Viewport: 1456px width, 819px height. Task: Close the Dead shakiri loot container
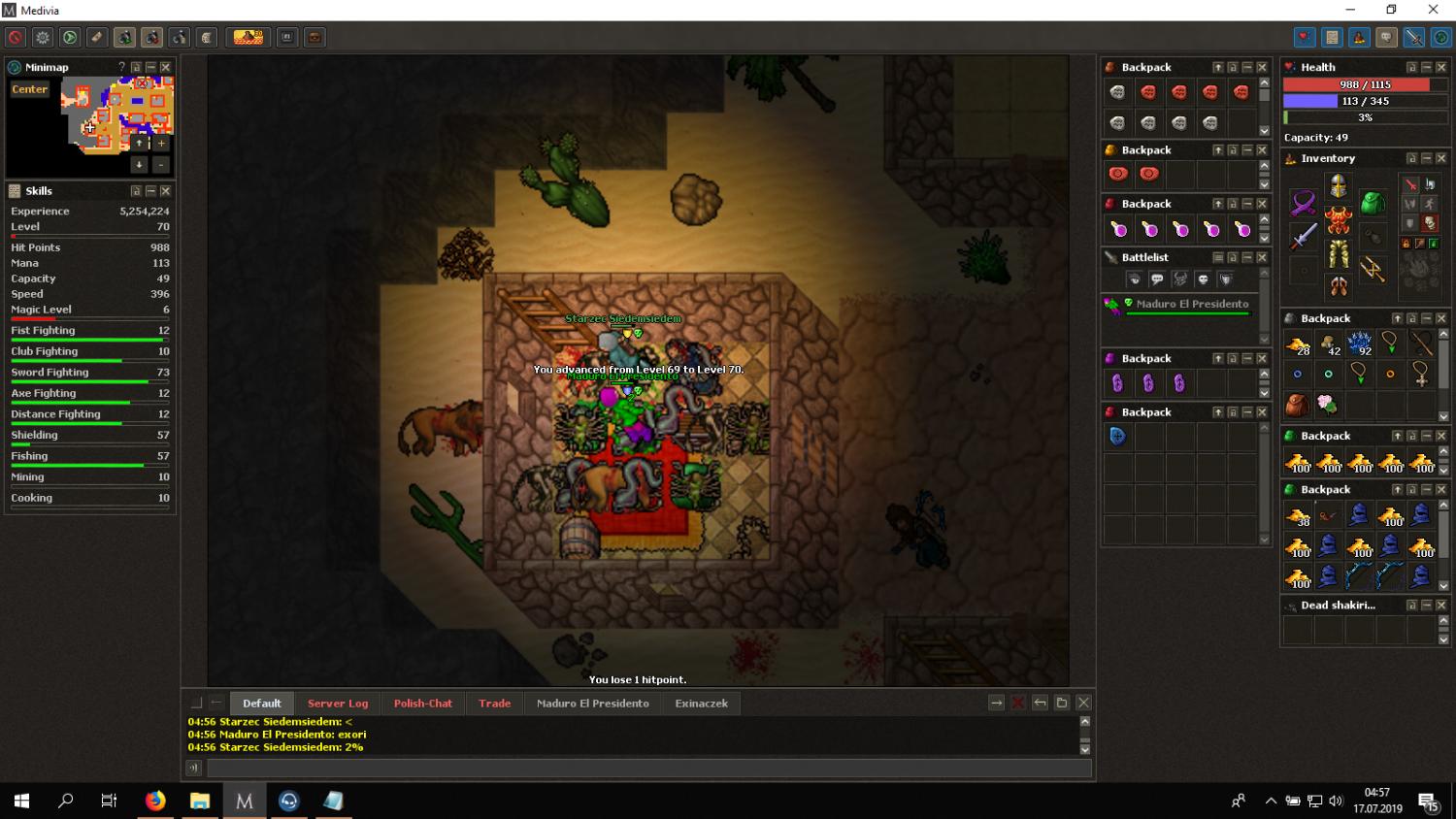[1441, 606]
